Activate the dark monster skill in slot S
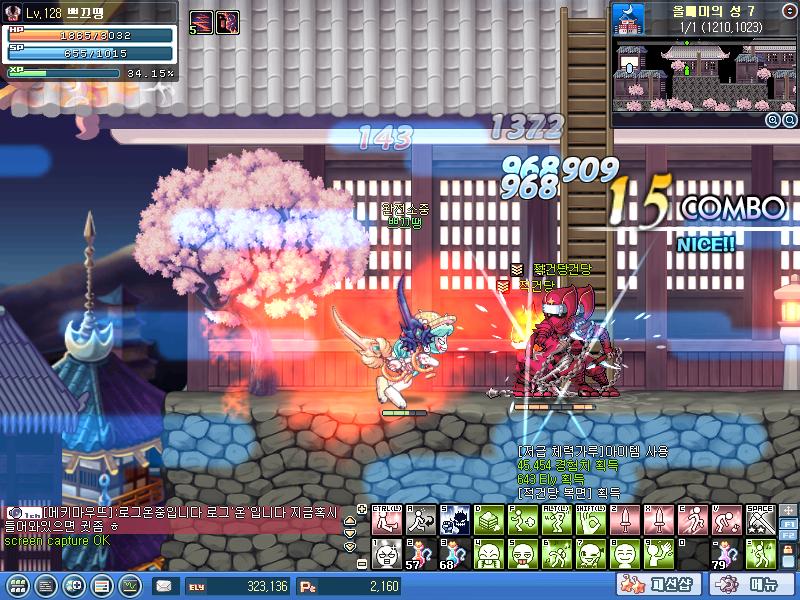800x600 pixels. pos(454,519)
